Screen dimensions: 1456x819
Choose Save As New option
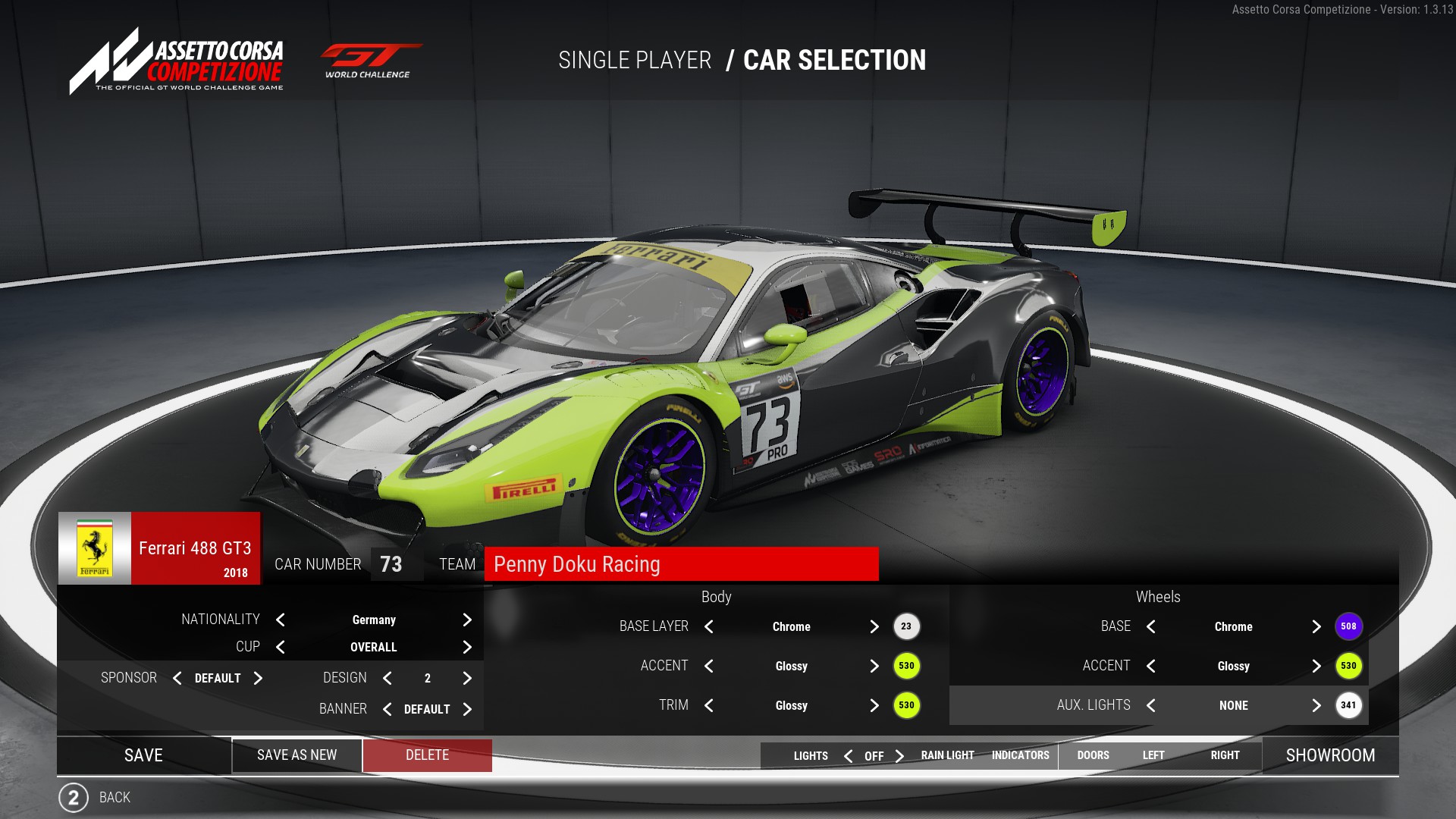tap(297, 755)
